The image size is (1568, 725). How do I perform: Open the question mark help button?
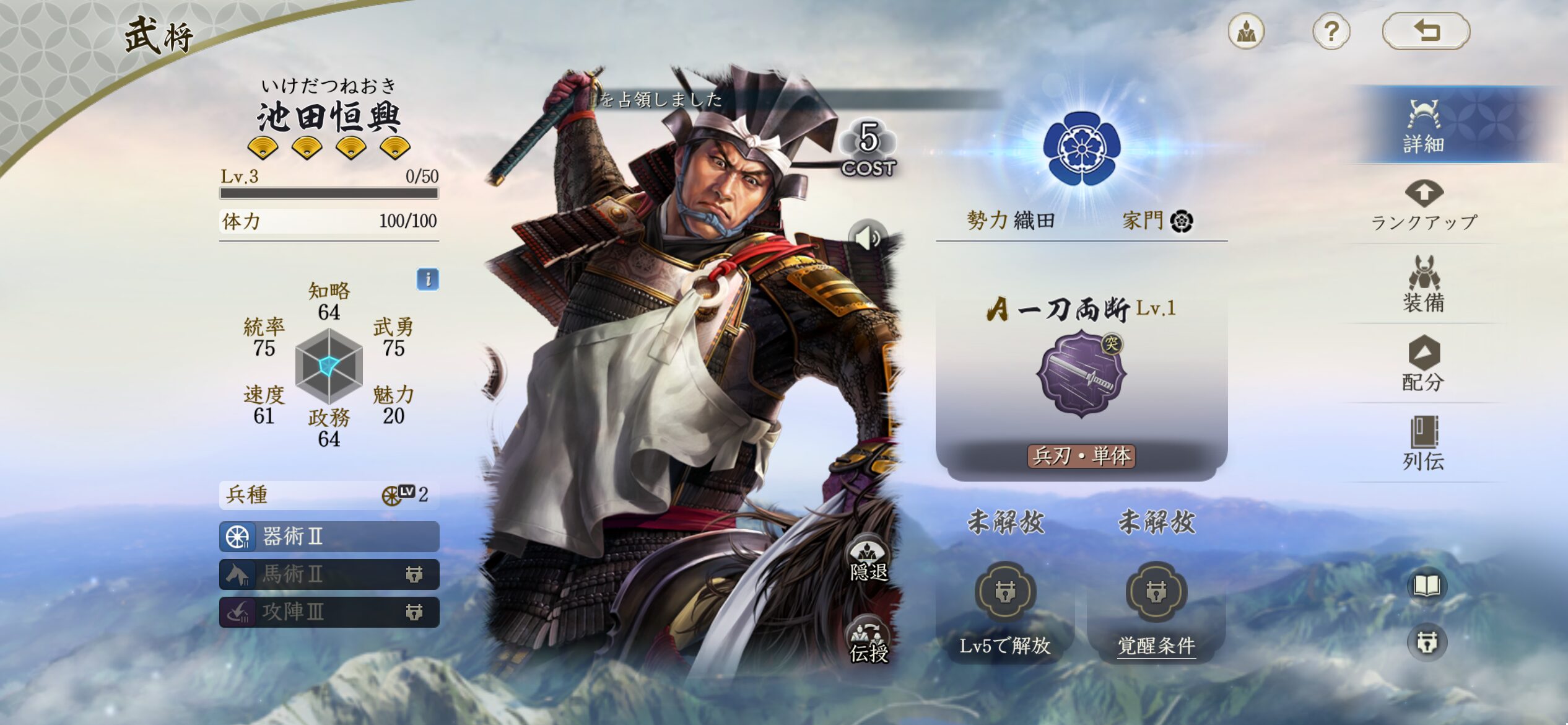point(1331,31)
